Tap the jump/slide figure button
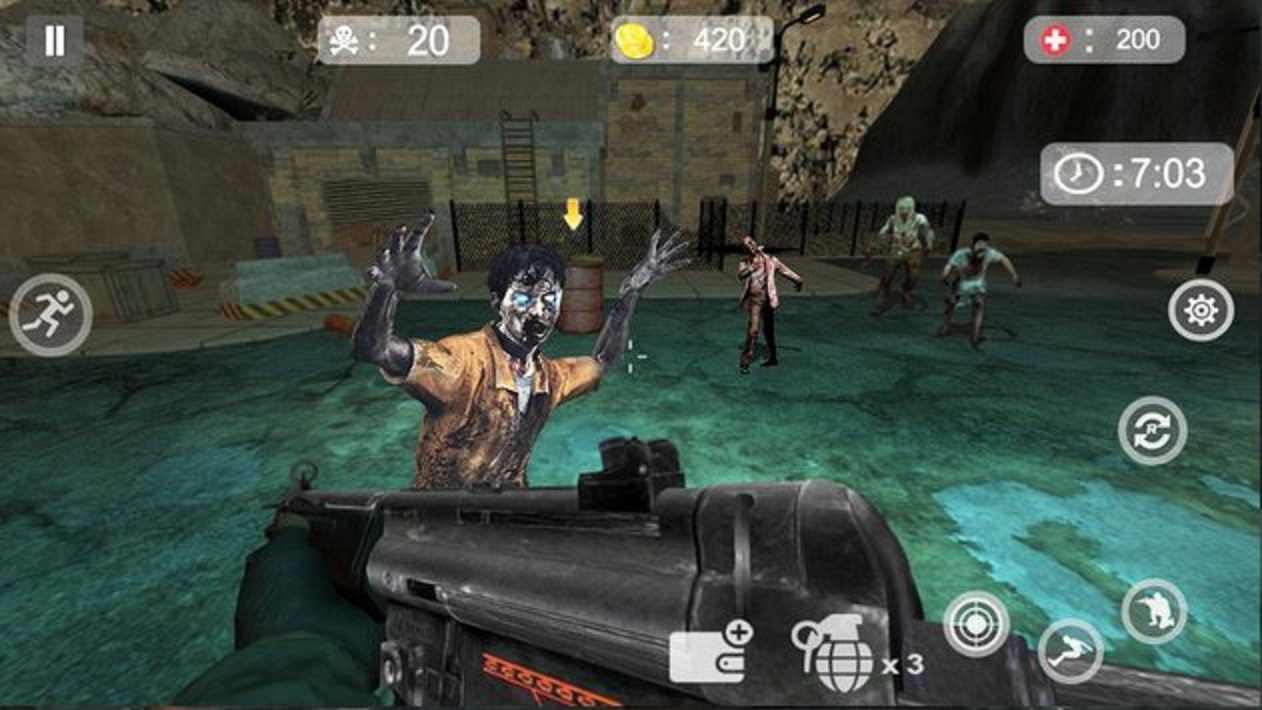 [1070, 652]
